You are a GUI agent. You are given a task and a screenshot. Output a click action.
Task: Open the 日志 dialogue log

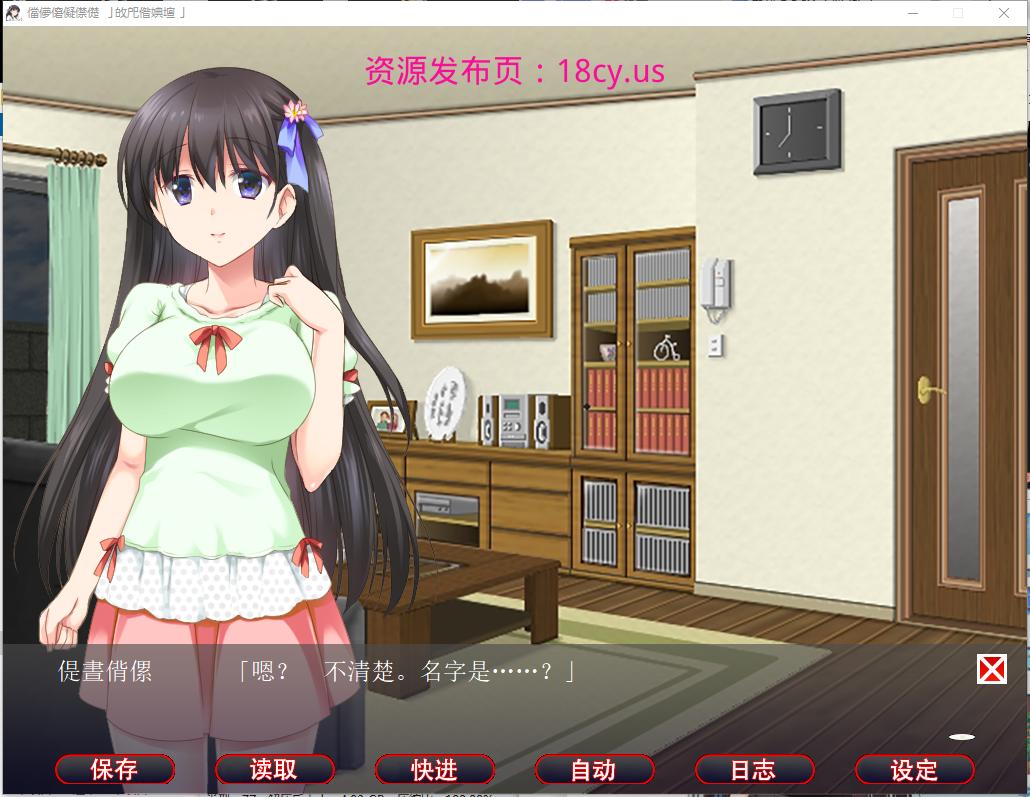[x=754, y=769]
